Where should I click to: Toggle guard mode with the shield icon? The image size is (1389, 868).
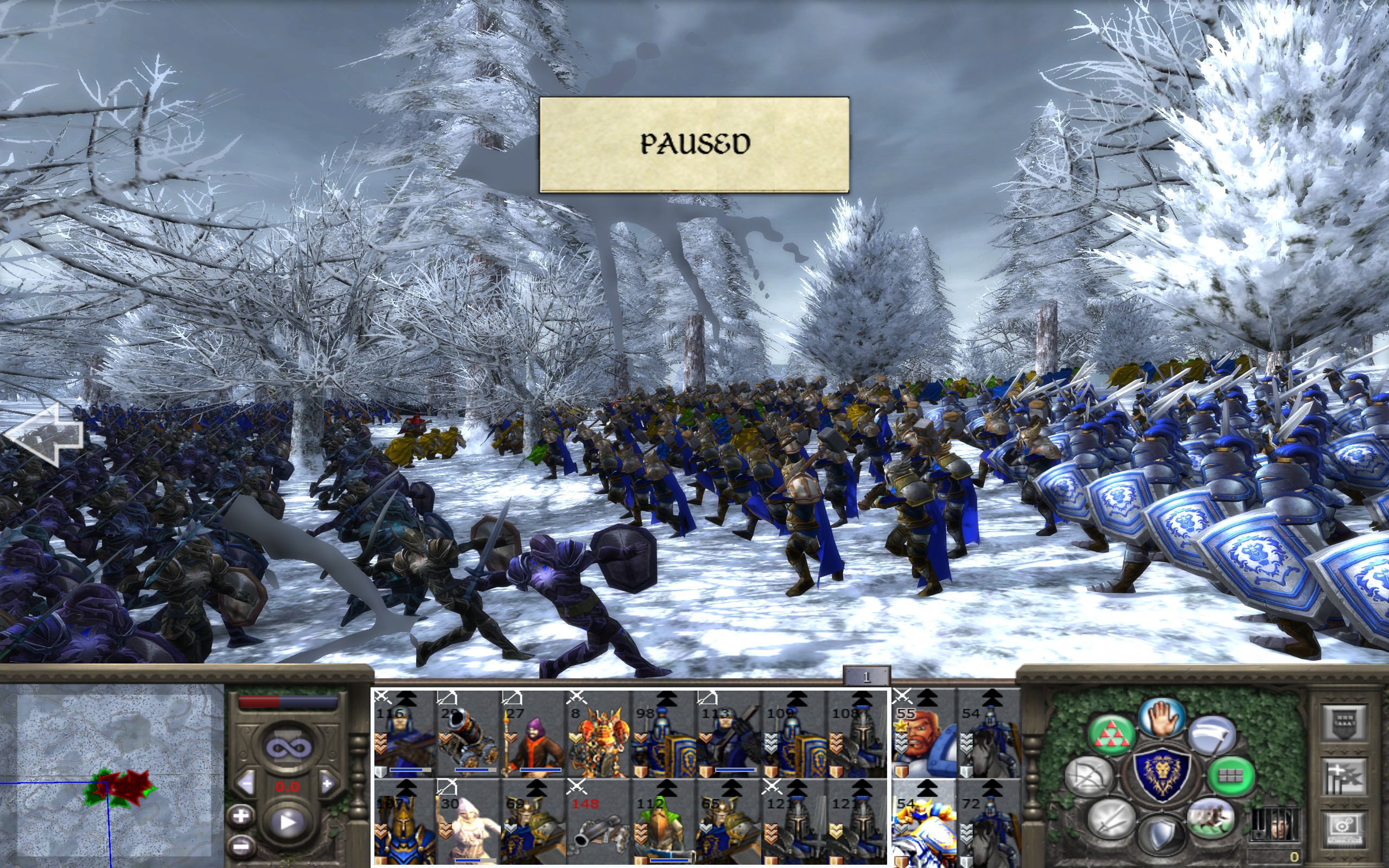click(x=1161, y=835)
